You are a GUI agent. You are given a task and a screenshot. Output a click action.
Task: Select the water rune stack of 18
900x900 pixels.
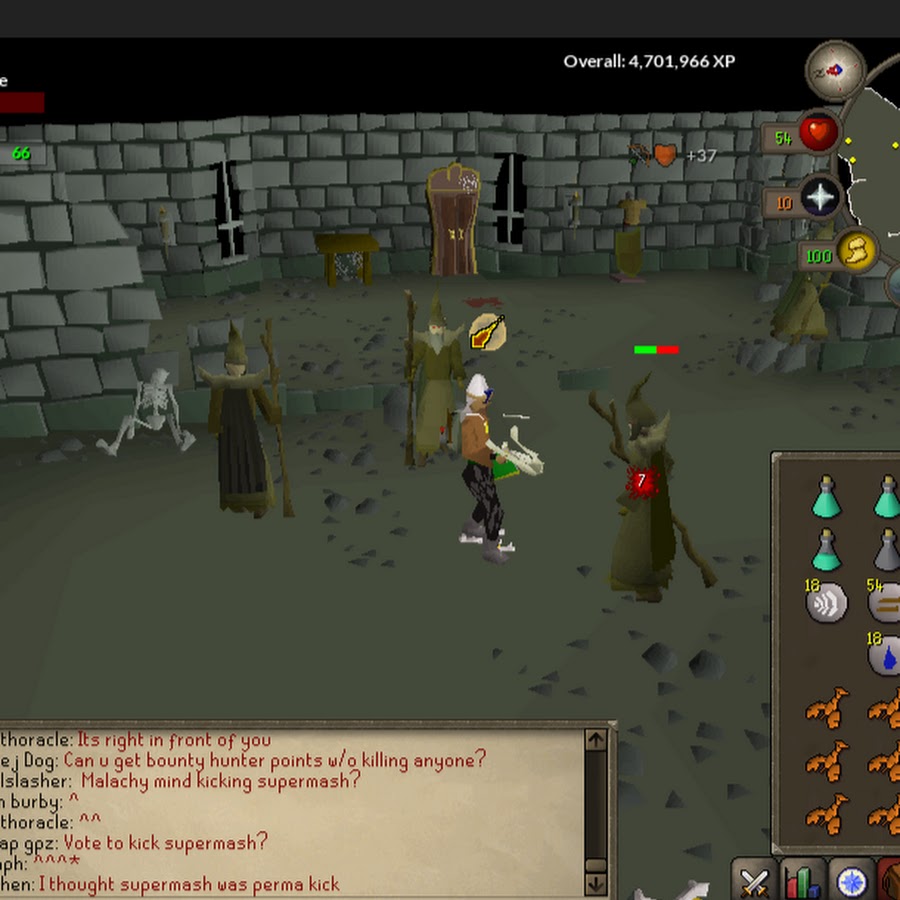(885, 655)
